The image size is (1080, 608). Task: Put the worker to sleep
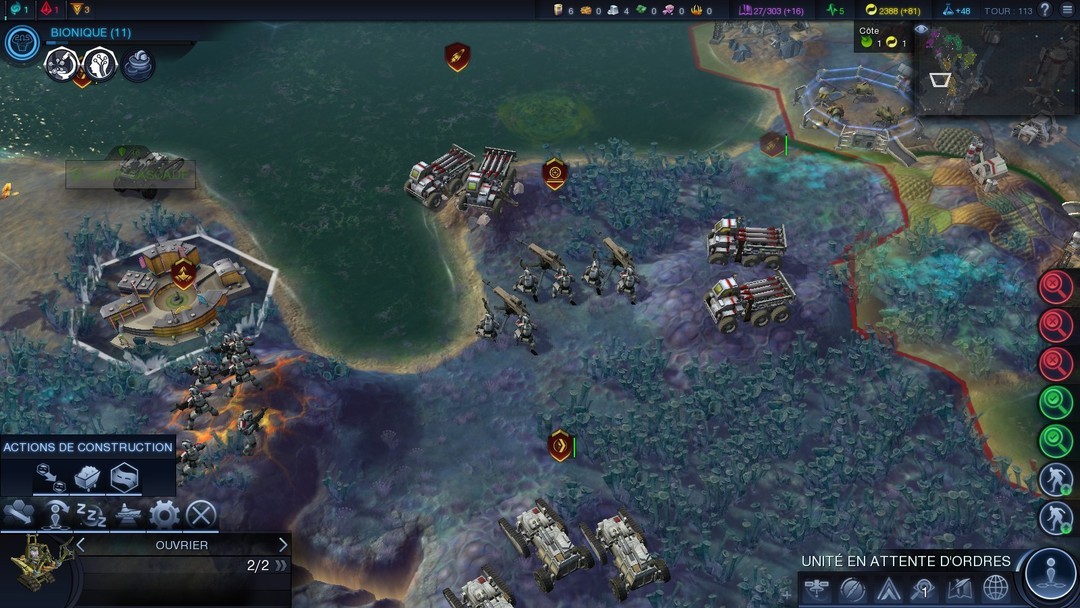(92, 515)
